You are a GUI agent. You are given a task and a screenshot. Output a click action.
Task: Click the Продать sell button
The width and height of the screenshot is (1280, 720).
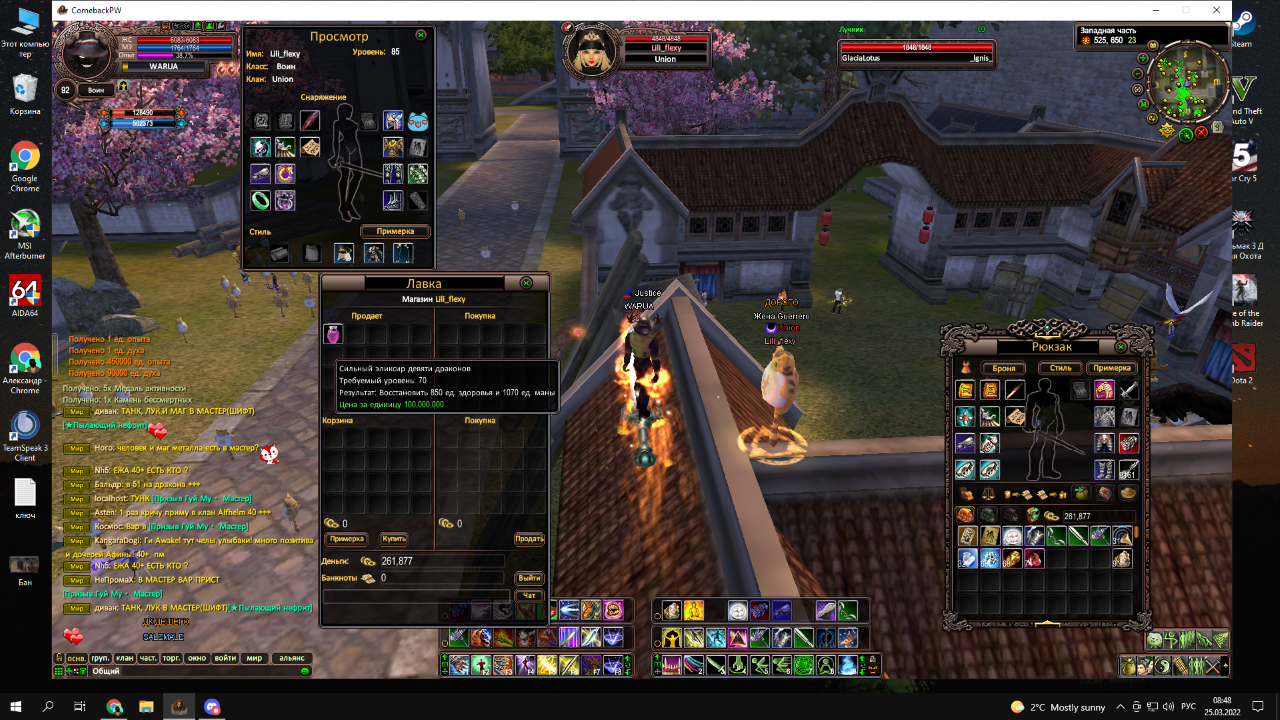(x=529, y=539)
